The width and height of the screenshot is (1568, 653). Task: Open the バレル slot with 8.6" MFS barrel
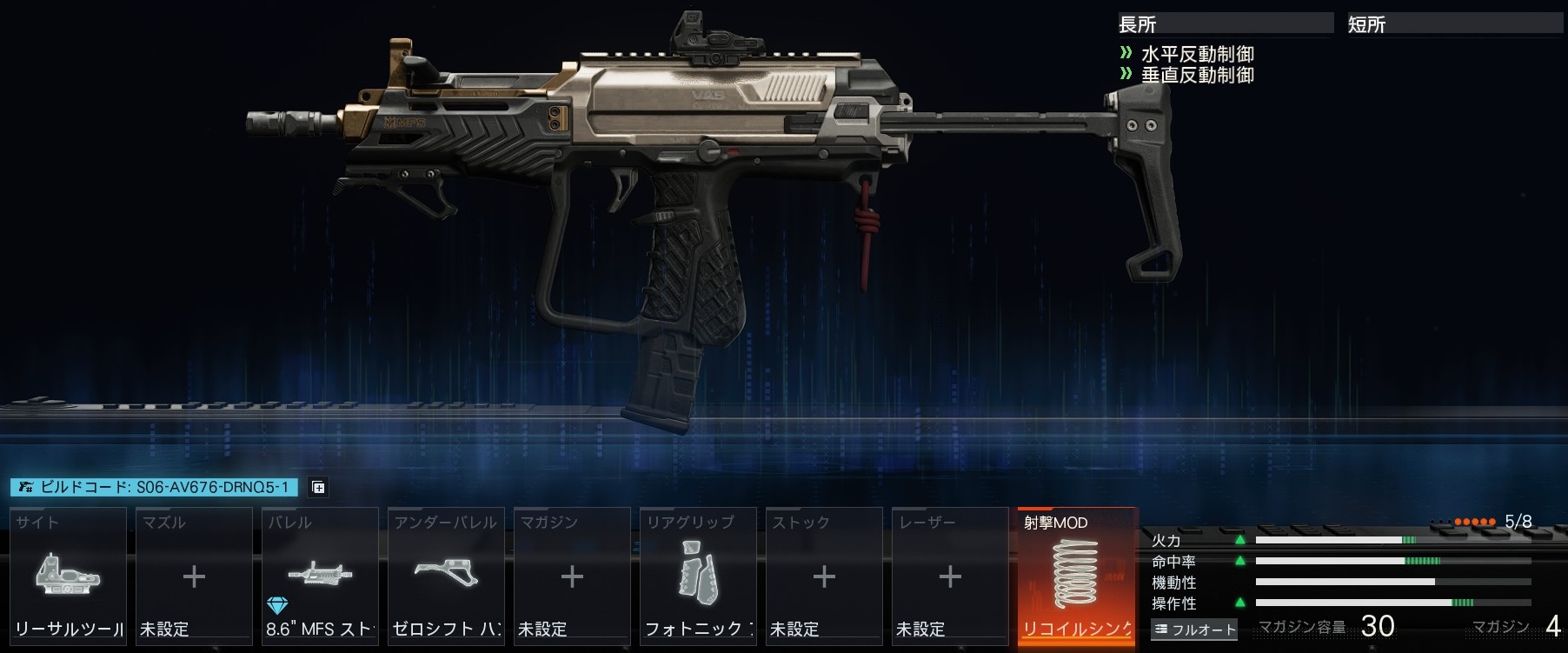pos(320,576)
